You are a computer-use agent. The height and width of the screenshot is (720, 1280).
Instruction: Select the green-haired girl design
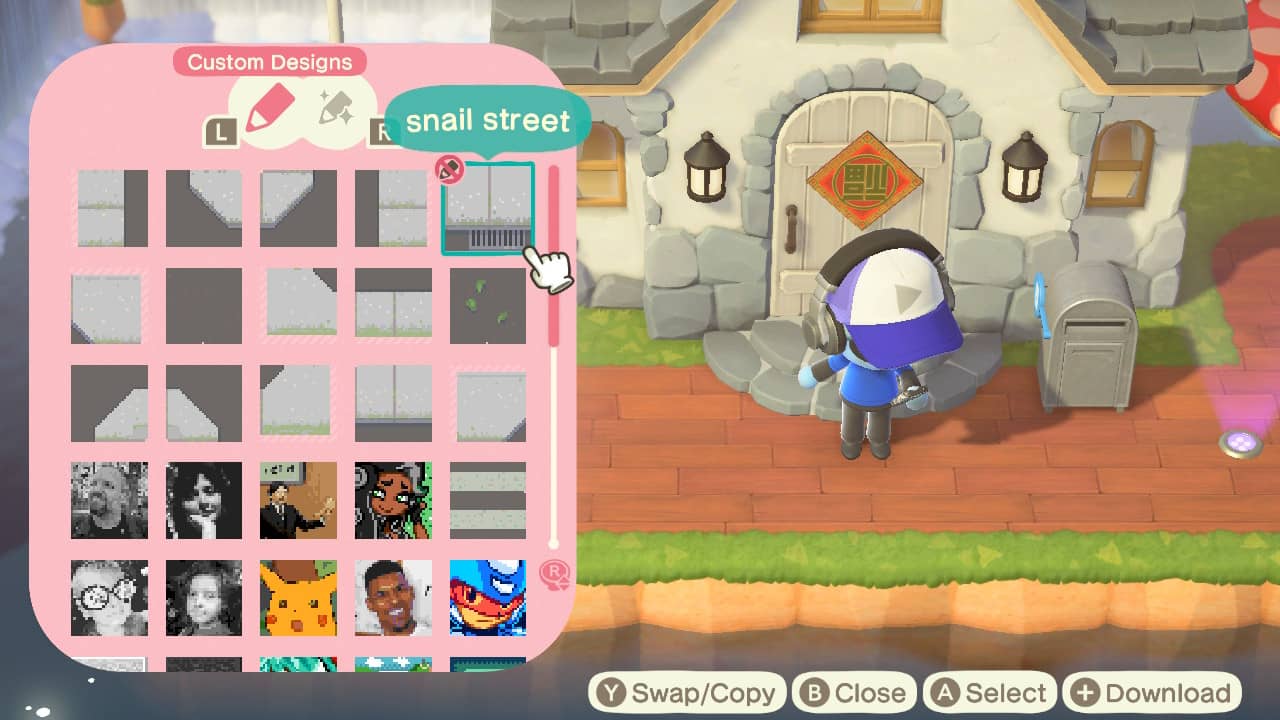coord(393,500)
